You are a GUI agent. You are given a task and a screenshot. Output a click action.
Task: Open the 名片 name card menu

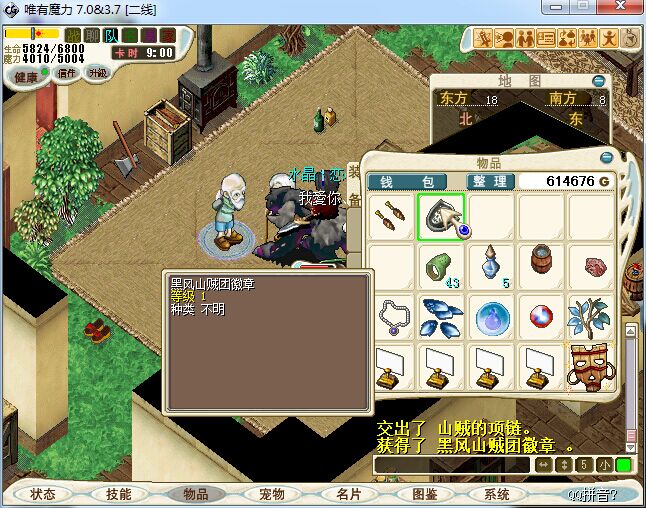[x=348, y=494]
